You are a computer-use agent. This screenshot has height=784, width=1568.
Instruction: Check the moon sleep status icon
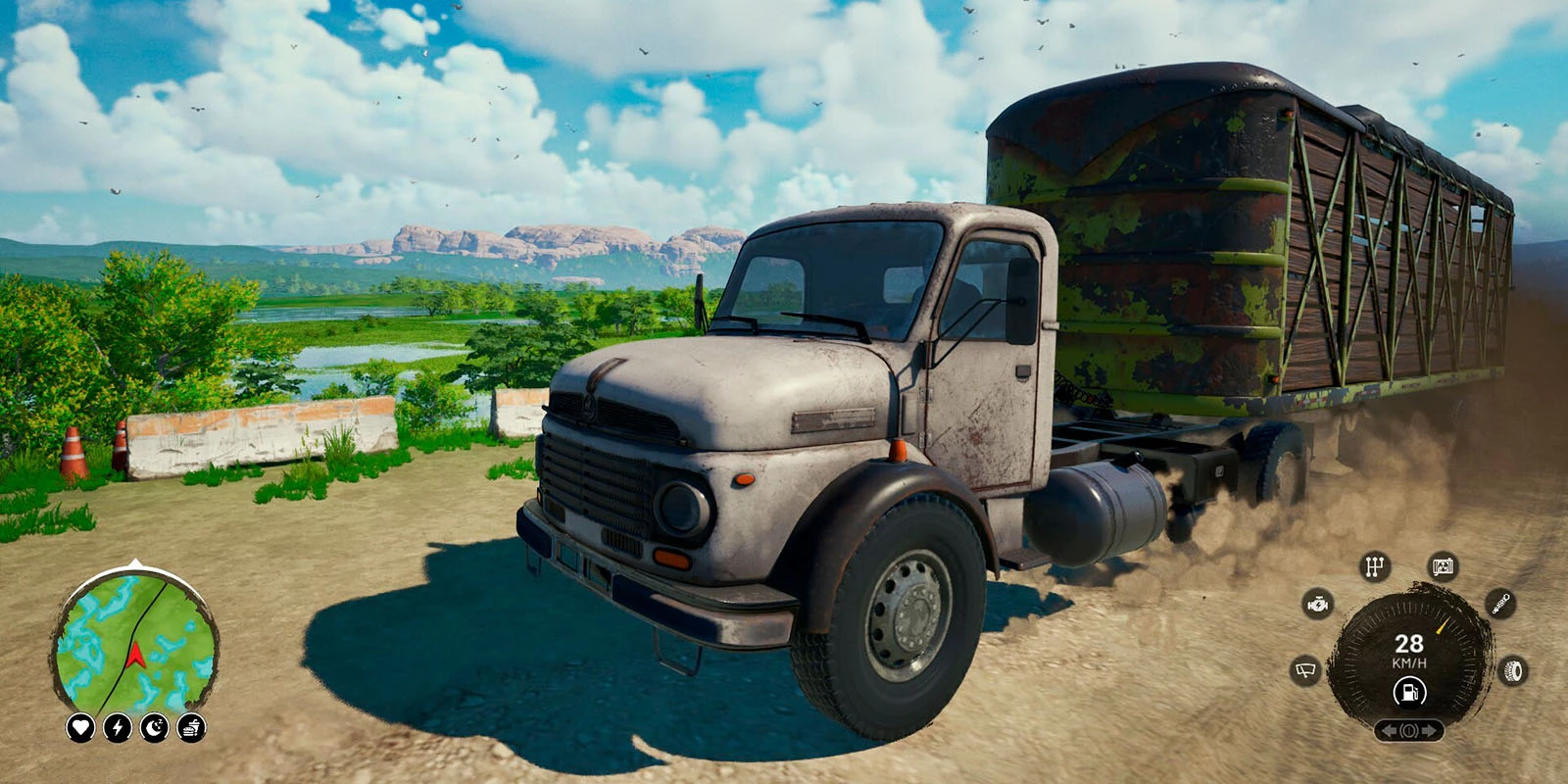155,727
